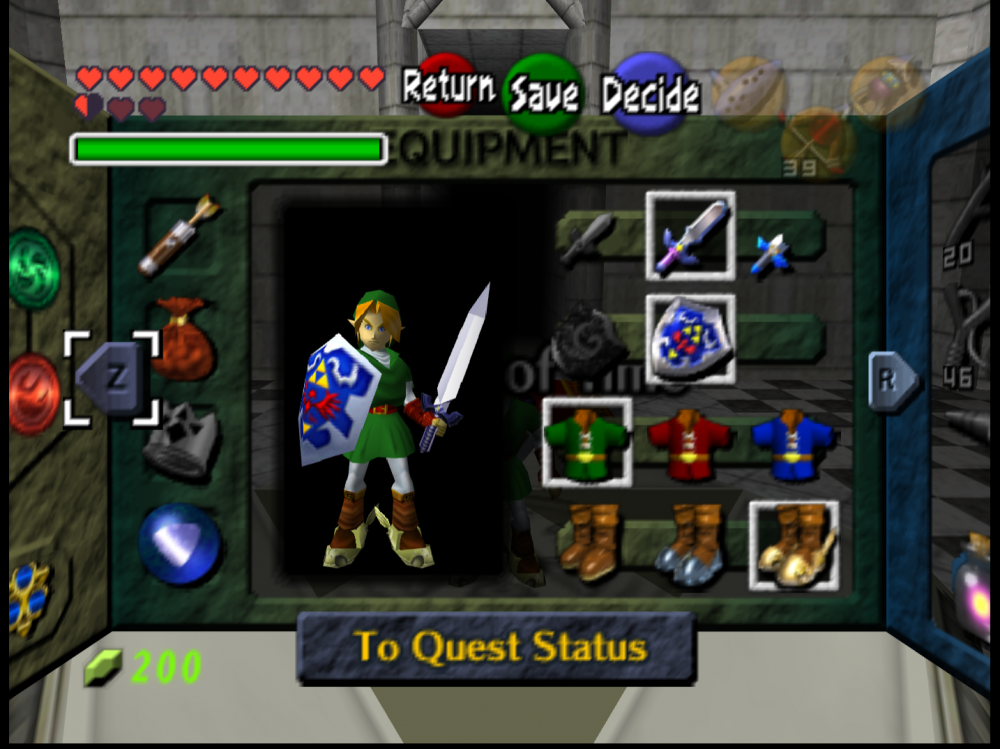This screenshot has width=1000, height=749.
Task: Choose the Giant's Knife sword icon
Action: coord(770,253)
